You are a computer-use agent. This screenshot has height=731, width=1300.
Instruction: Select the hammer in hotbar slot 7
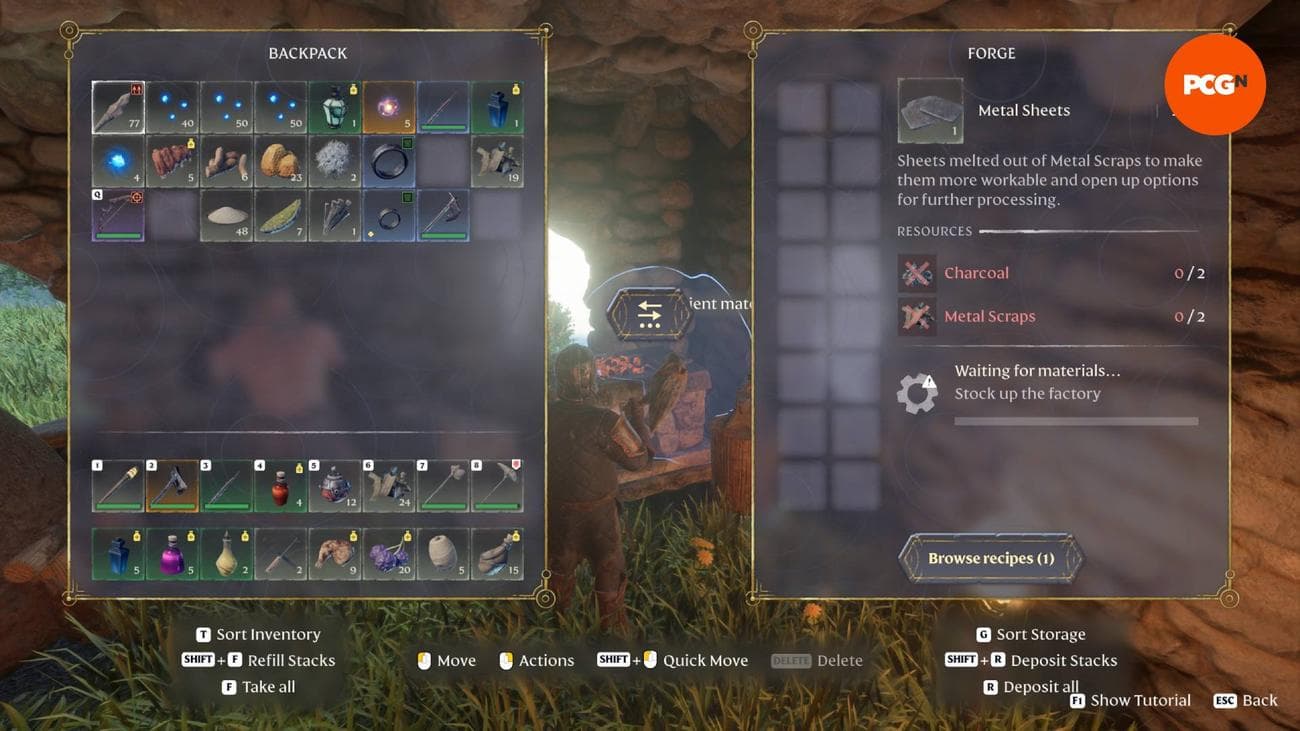click(x=442, y=487)
